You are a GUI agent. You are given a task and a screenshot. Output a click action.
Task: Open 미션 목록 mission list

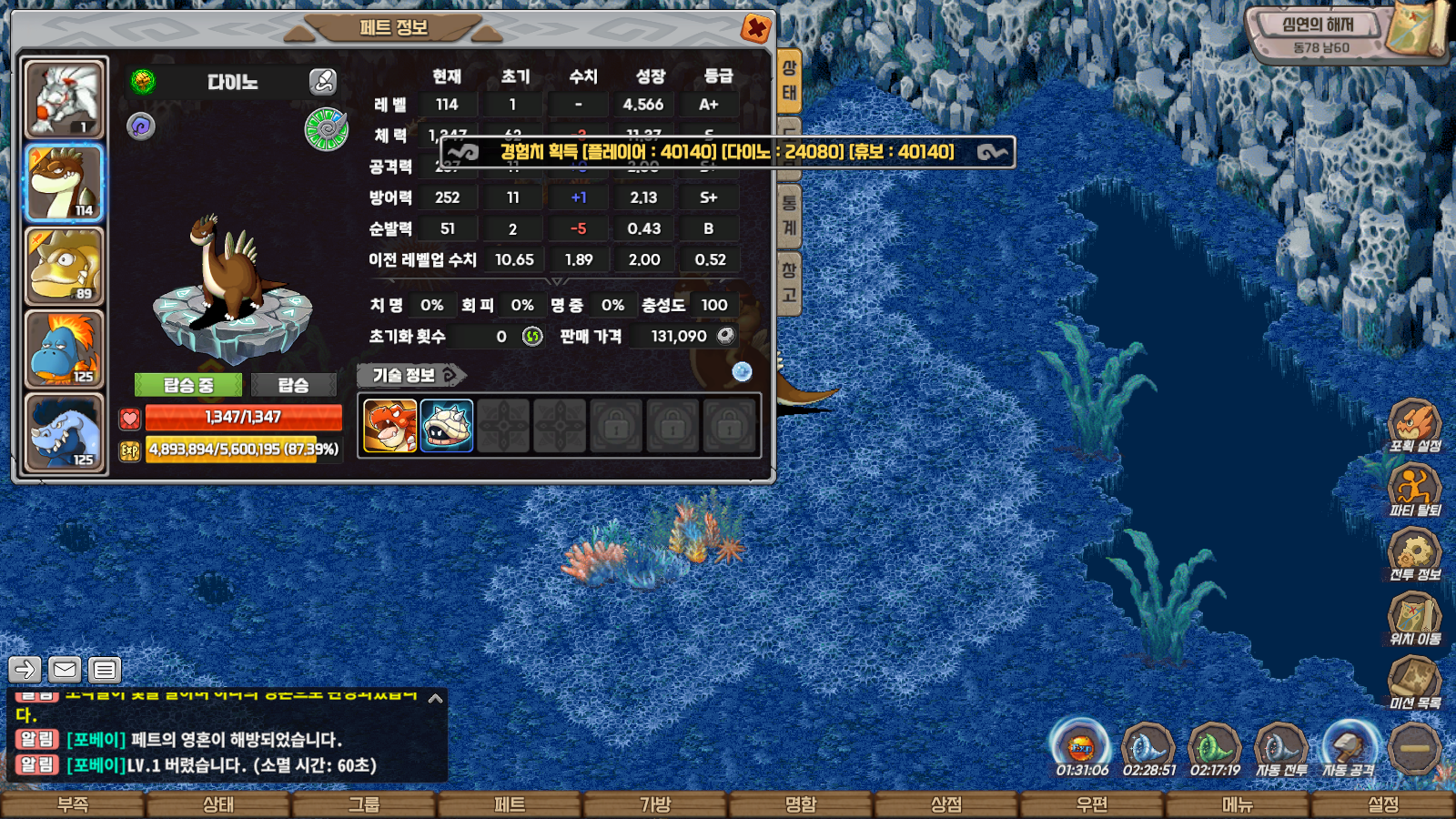[x=1415, y=682]
